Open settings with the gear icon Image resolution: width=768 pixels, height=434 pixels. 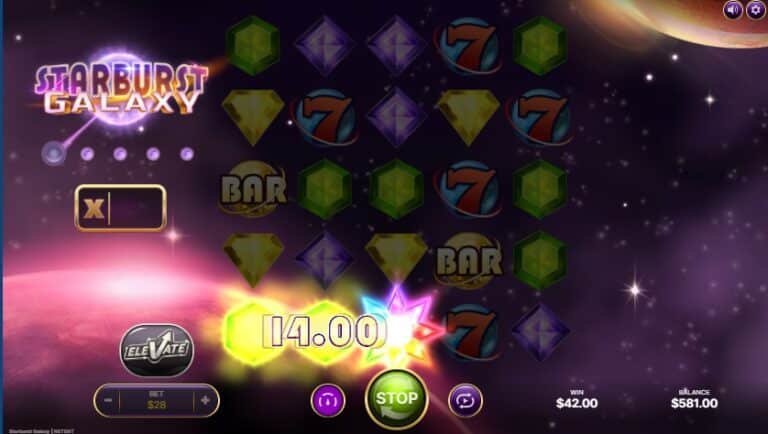click(755, 10)
